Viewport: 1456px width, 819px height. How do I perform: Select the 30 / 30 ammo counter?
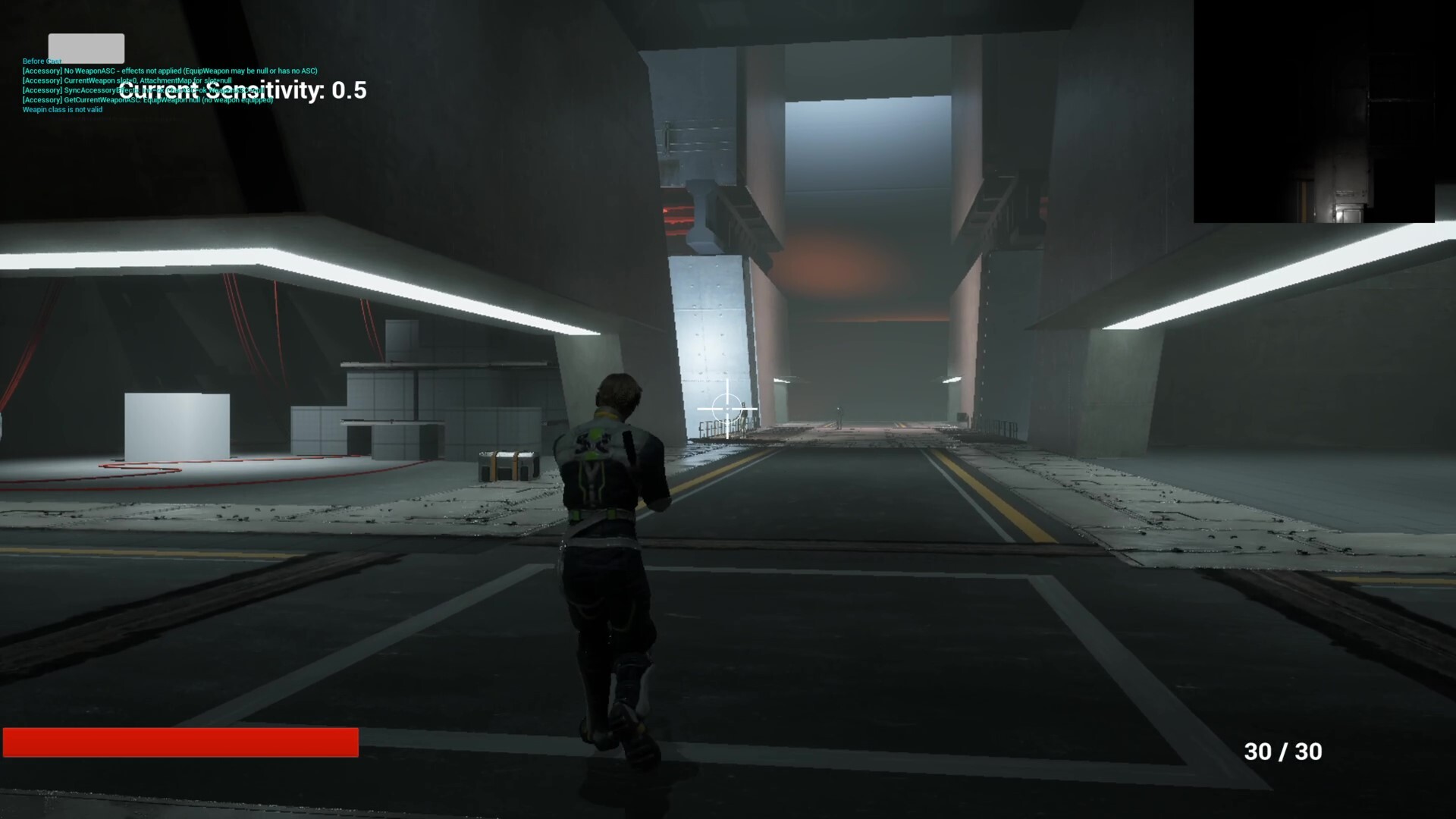click(1282, 752)
